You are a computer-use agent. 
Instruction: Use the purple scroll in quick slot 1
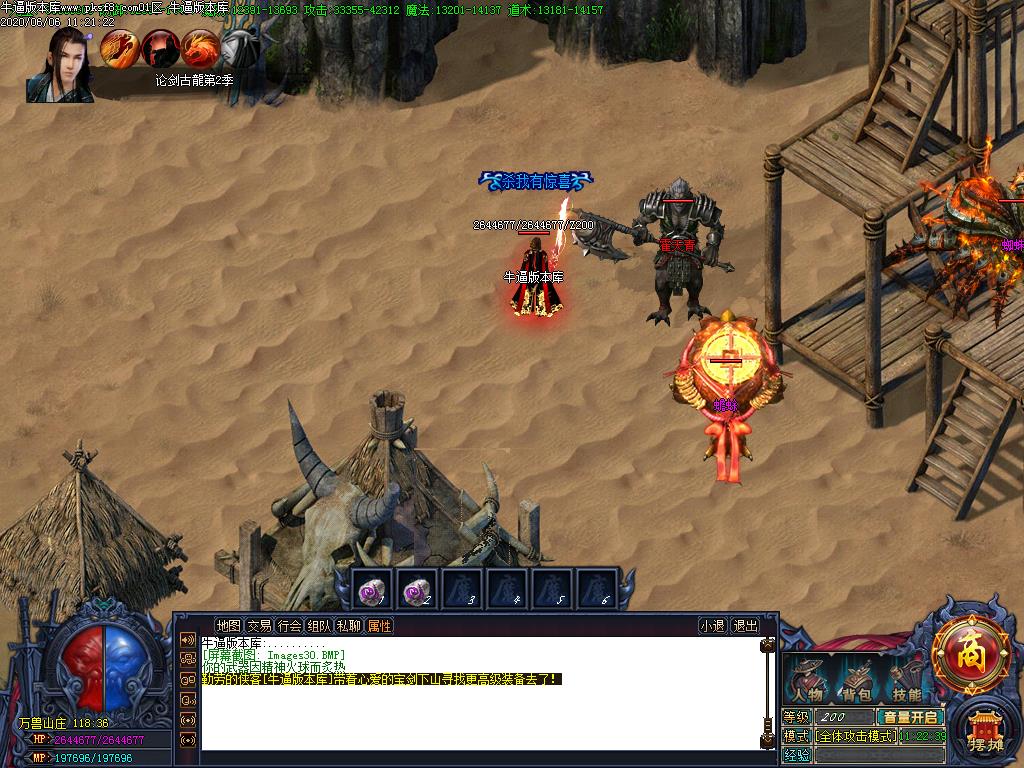[373, 590]
